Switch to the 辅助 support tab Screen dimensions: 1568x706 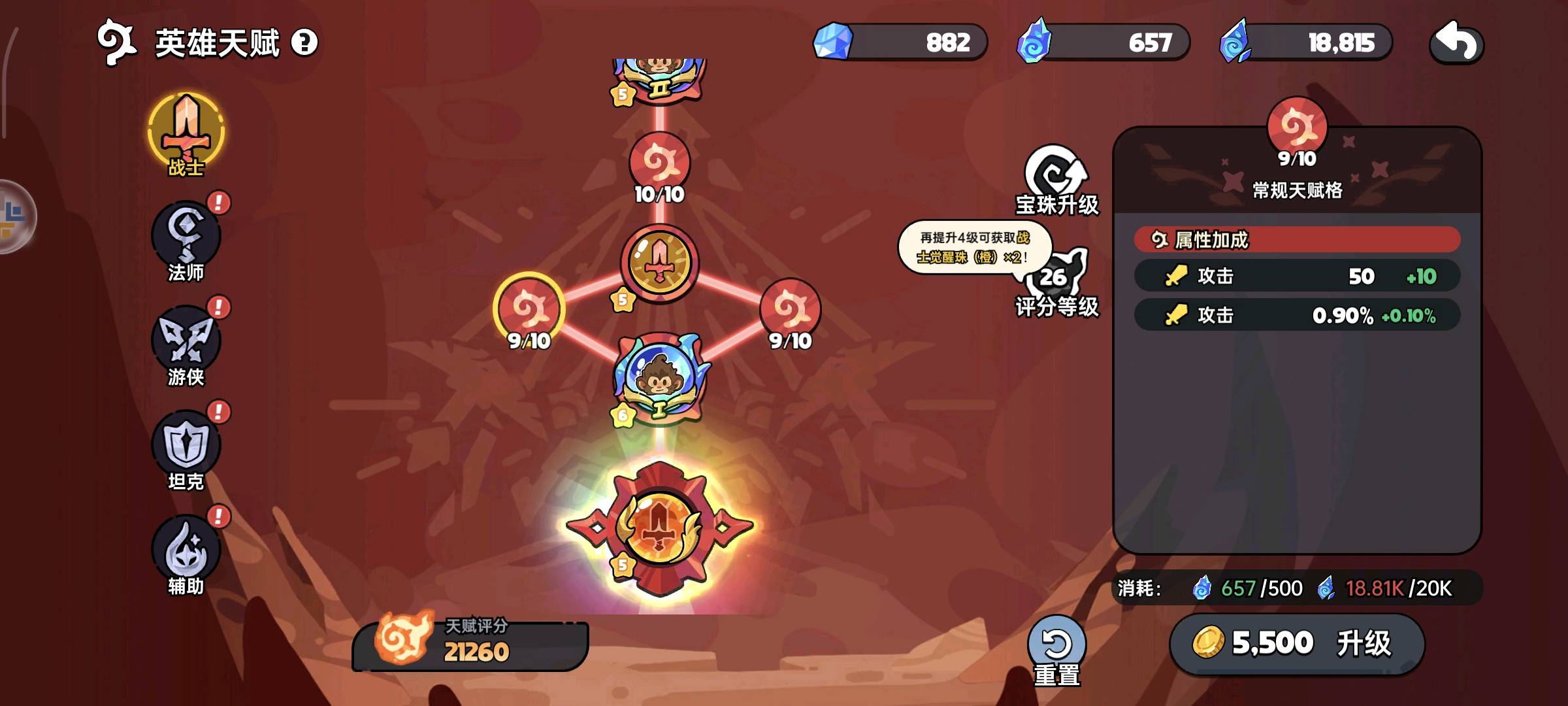pyautogui.click(x=186, y=552)
